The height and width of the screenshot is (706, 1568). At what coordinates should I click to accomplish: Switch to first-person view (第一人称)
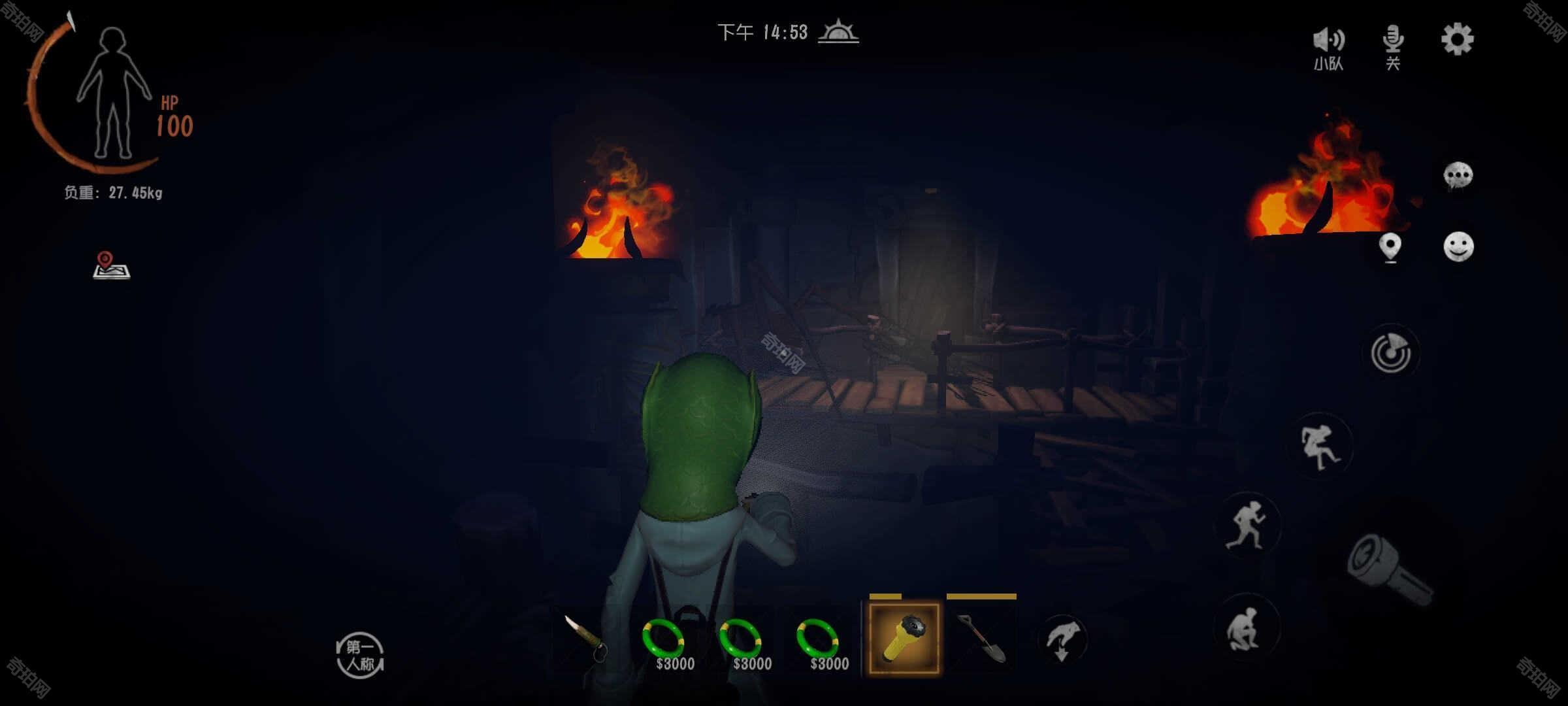point(360,655)
